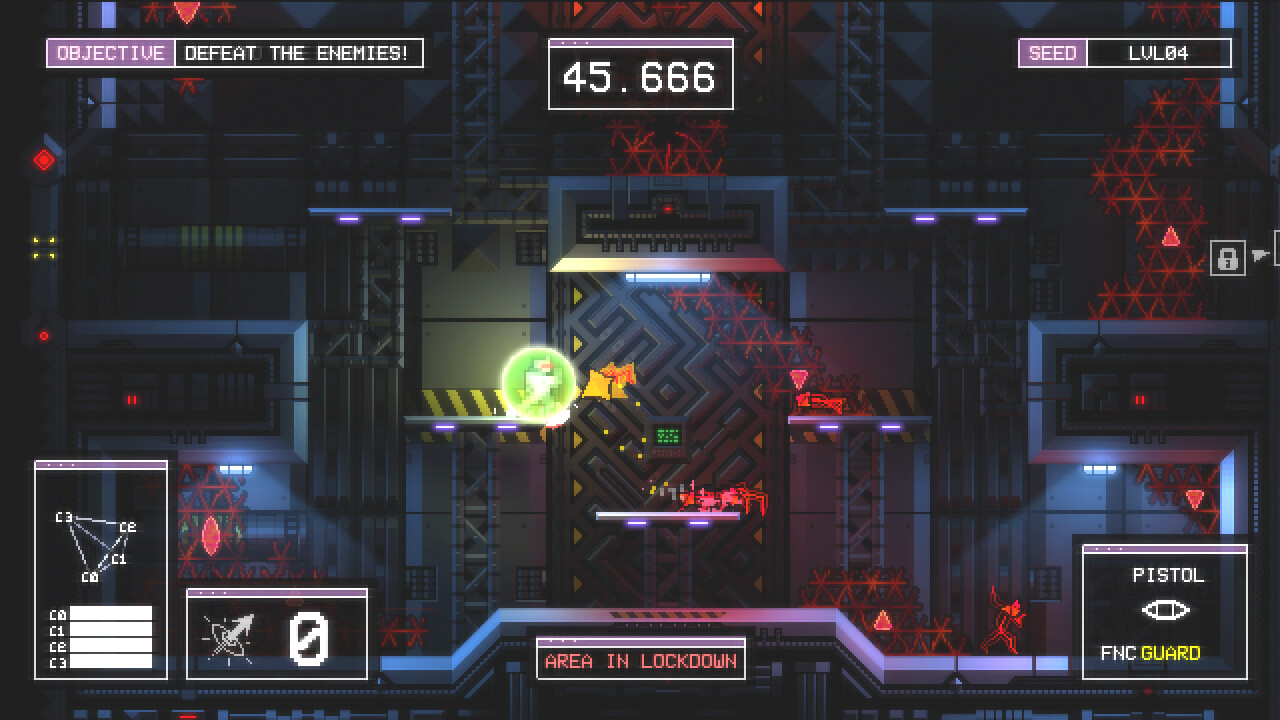Click the pink crystal pickup below the minimap
Image resolution: width=1280 pixels, height=720 pixels.
pos(210,535)
